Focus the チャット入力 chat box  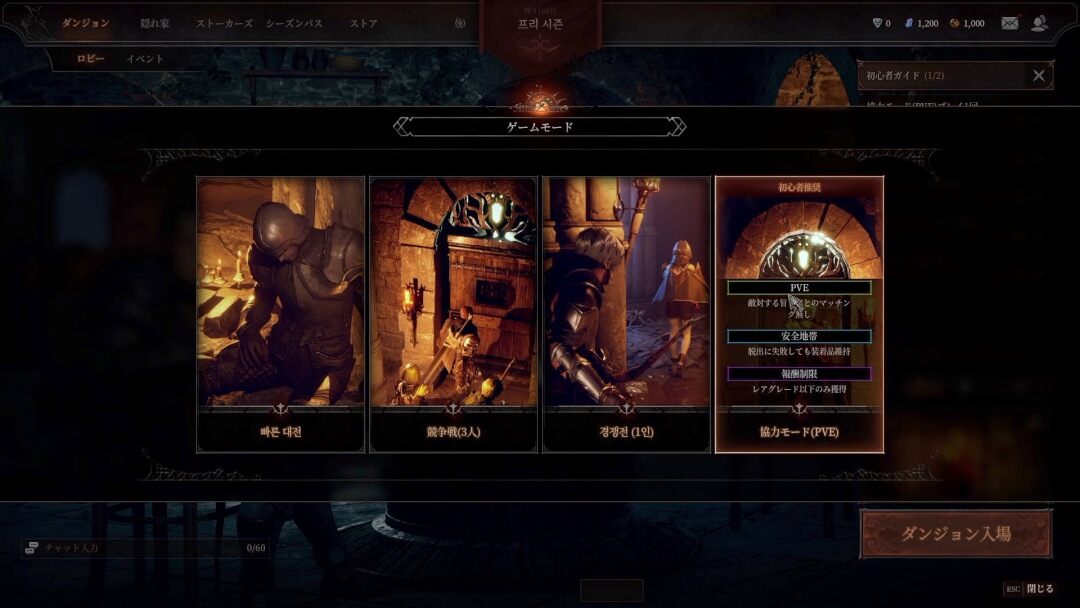140,548
